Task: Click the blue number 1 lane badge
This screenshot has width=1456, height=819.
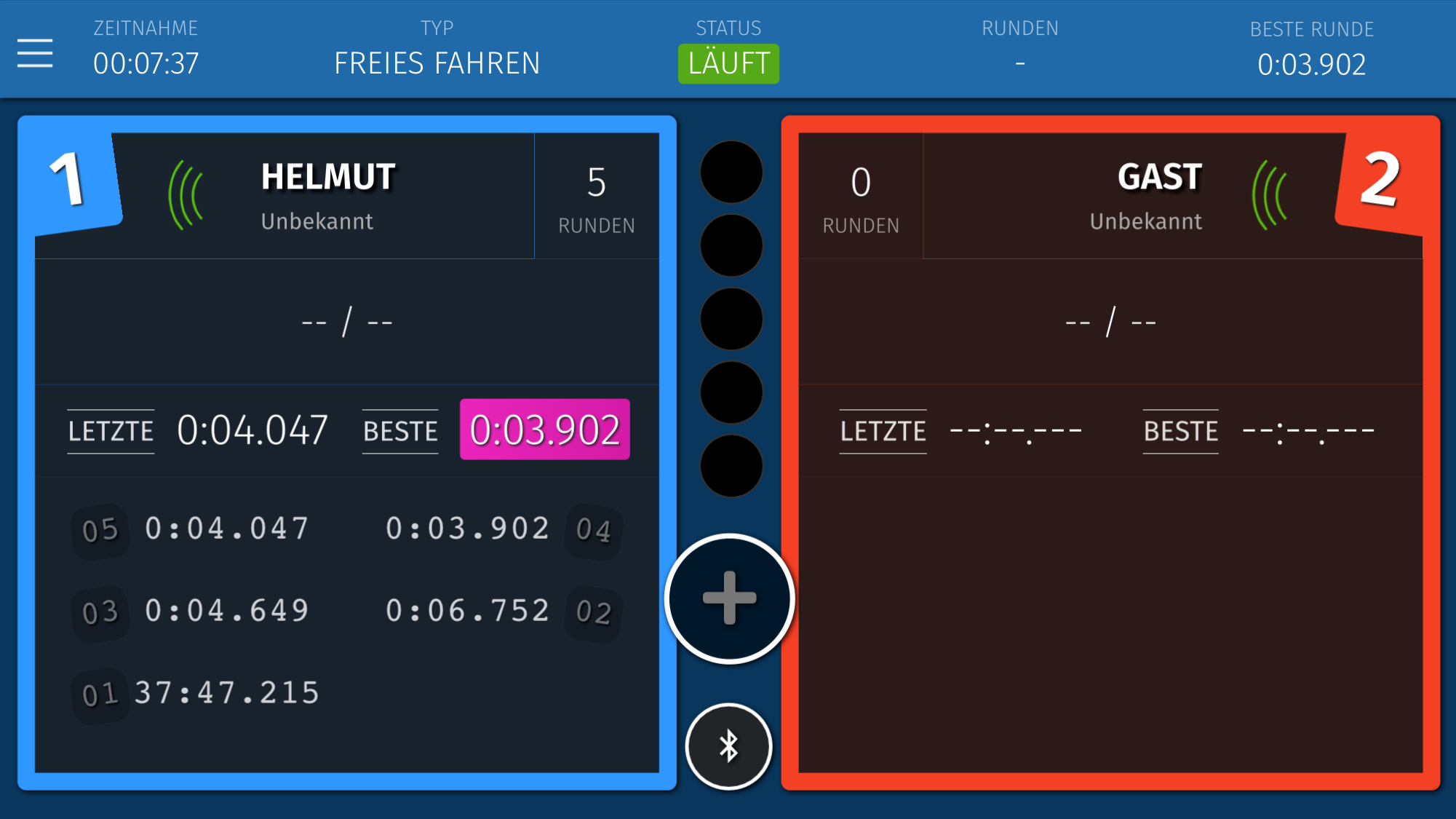Action: click(71, 180)
